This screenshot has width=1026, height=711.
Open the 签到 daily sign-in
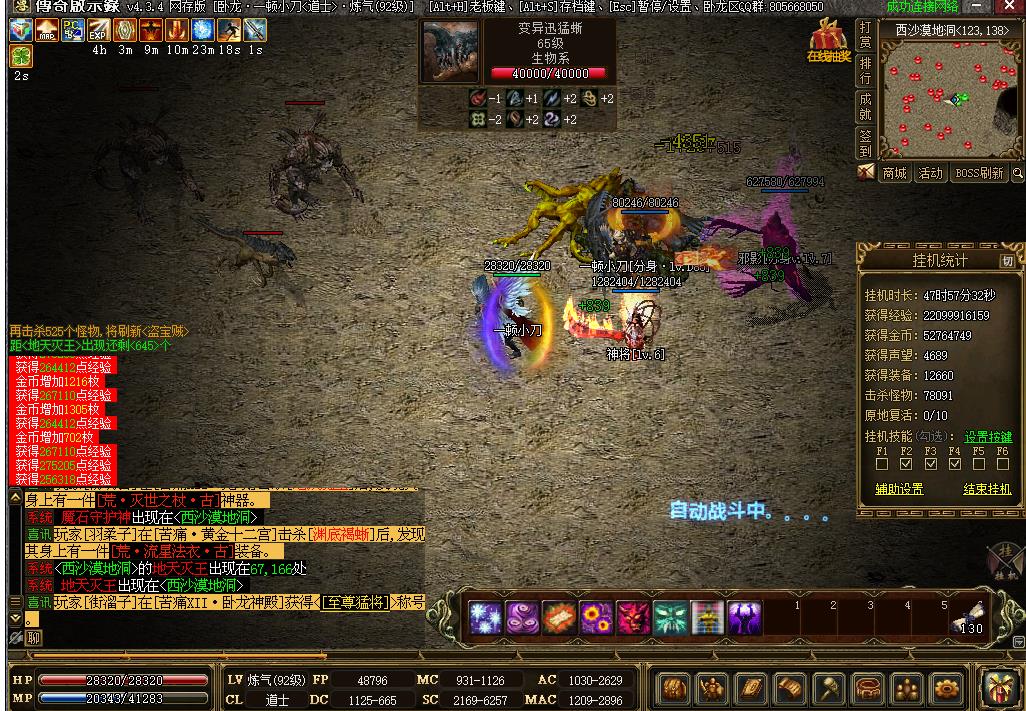865,143
